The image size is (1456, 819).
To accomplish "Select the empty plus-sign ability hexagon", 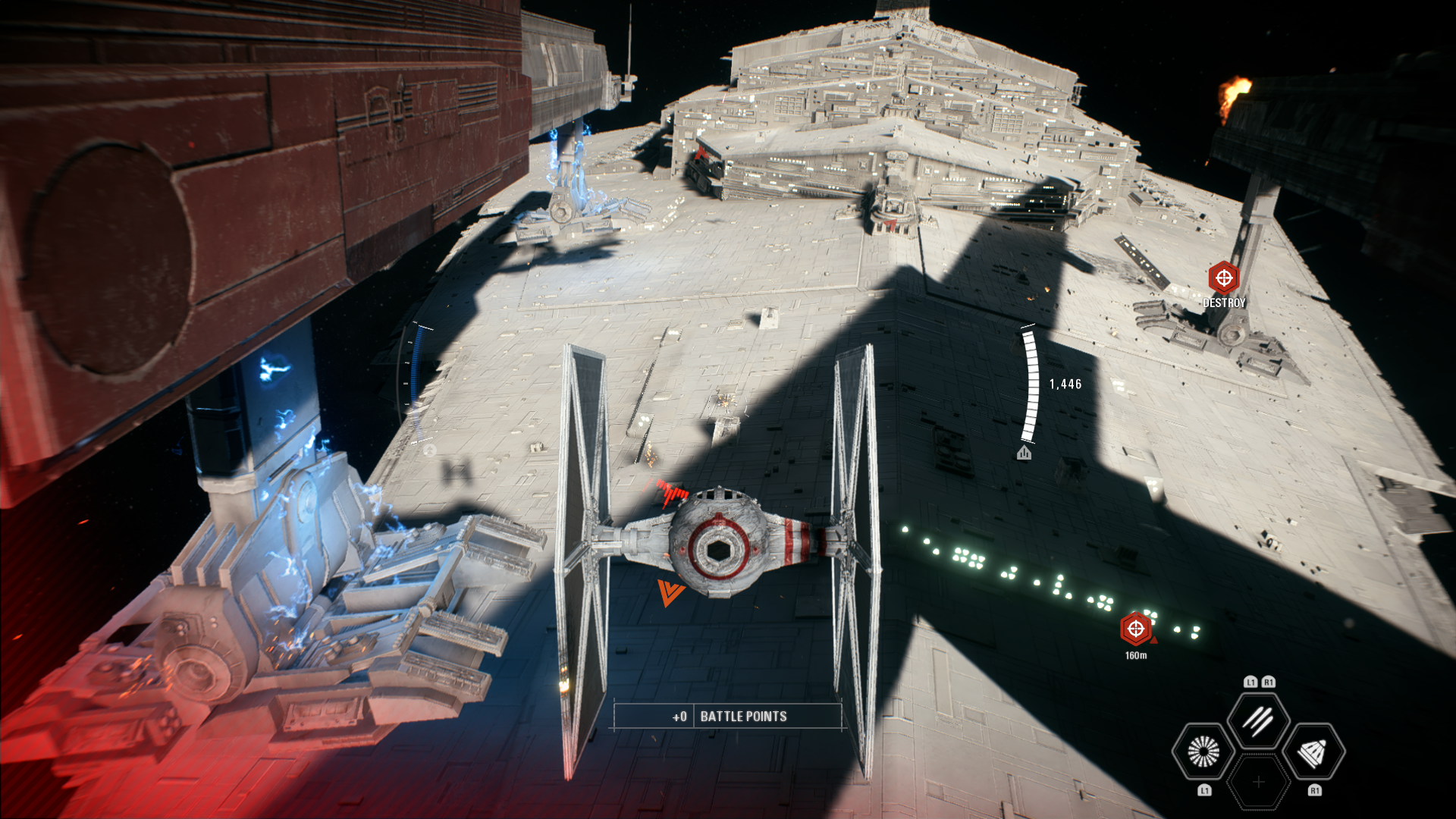I will [1258, 782].
